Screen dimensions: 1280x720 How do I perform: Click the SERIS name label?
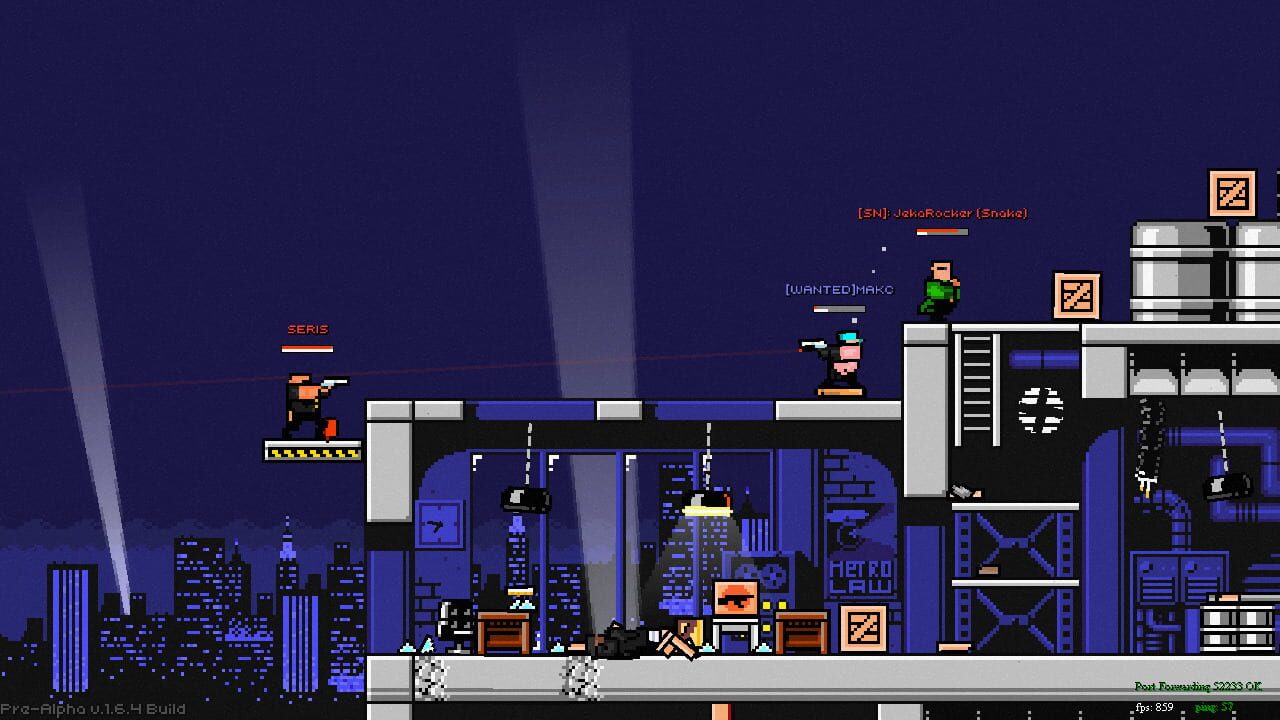click(308, 328)
